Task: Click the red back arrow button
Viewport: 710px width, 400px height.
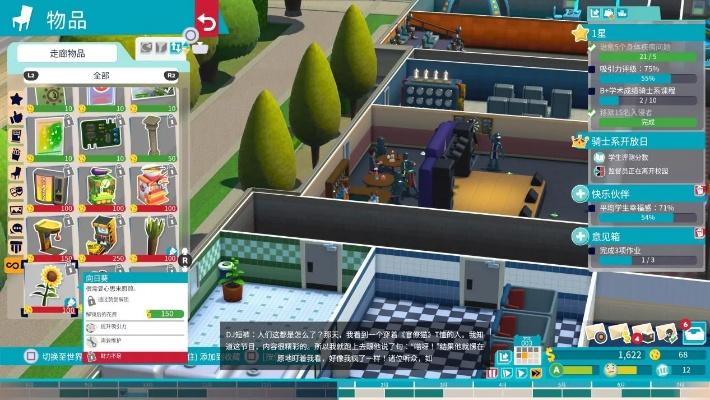Action: point(207,23)
